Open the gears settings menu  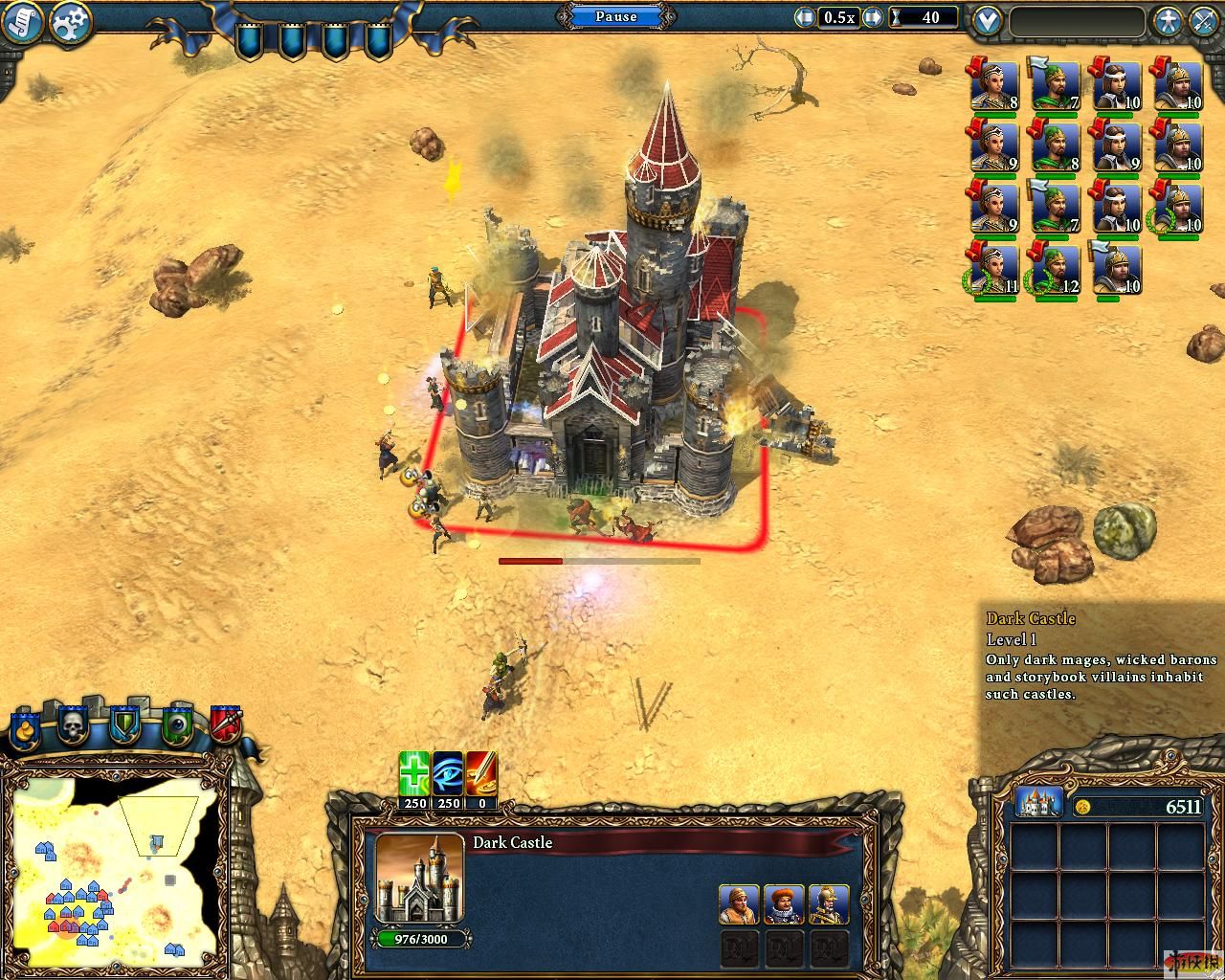tap(72, 23)
